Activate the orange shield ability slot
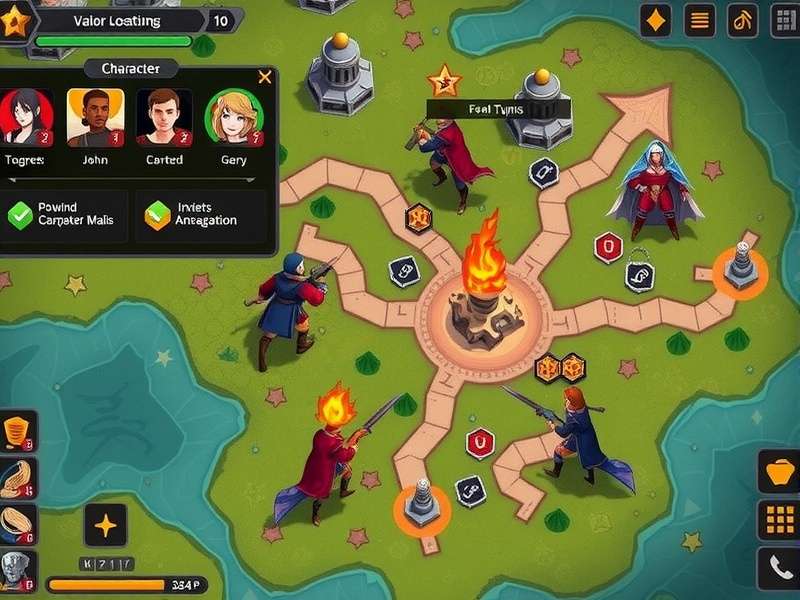800x600 pixels. click(x=17, y=431)
